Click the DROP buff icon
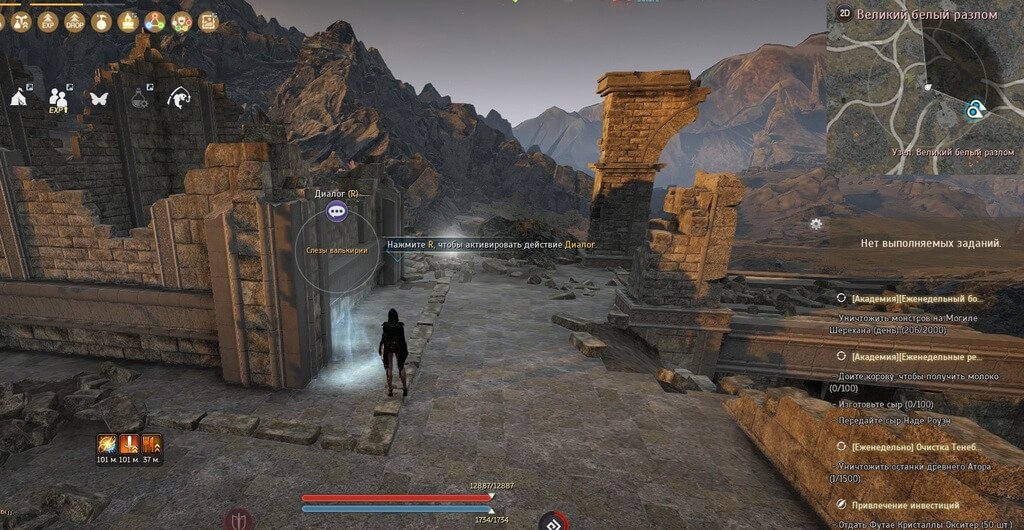 click(74, 20)
